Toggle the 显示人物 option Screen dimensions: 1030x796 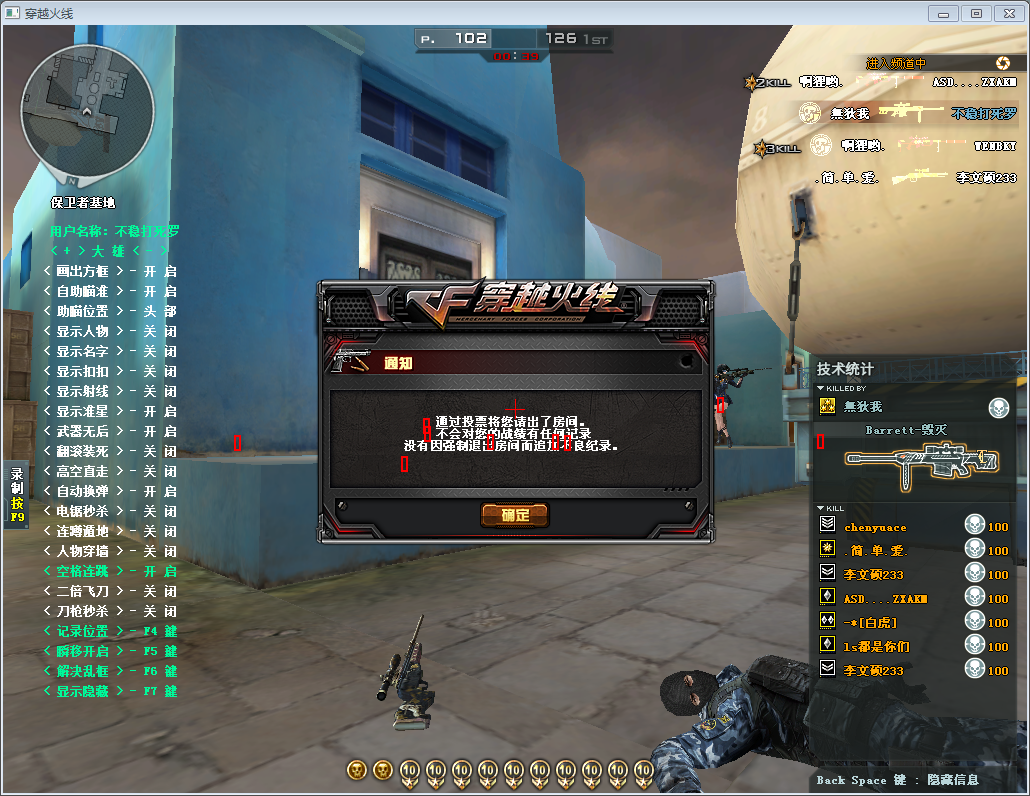(x=110, y=331)
